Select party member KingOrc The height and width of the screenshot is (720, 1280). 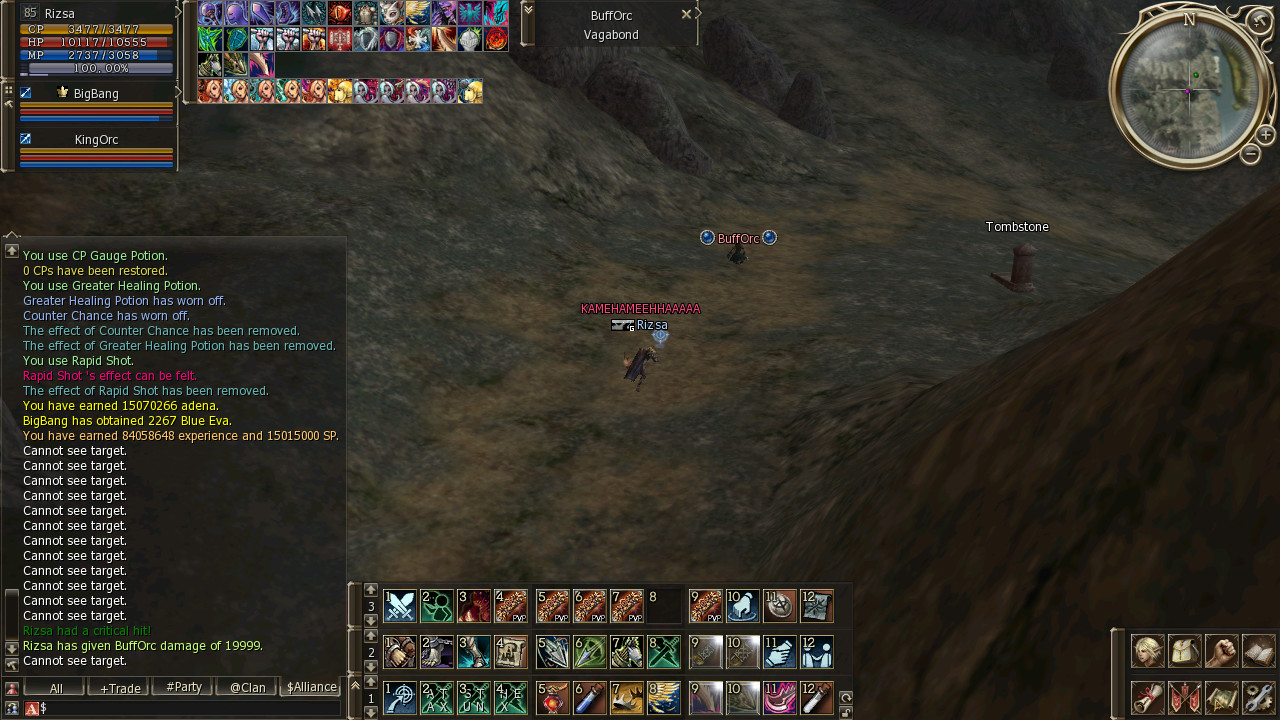(x=96, y=140)
